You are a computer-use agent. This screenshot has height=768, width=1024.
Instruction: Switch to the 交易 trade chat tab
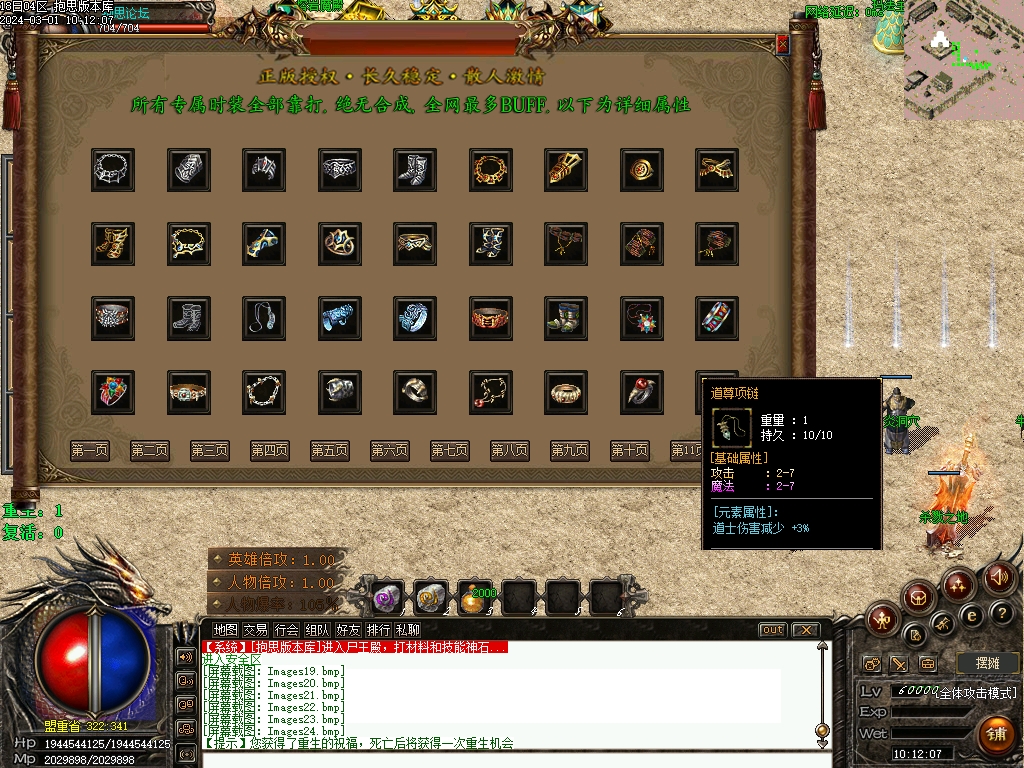pos(256,630)
